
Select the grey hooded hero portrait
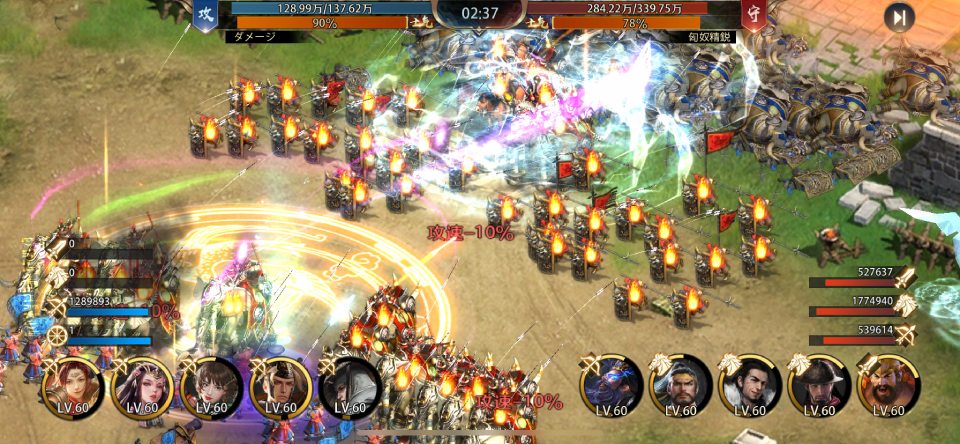coord(350,386)
